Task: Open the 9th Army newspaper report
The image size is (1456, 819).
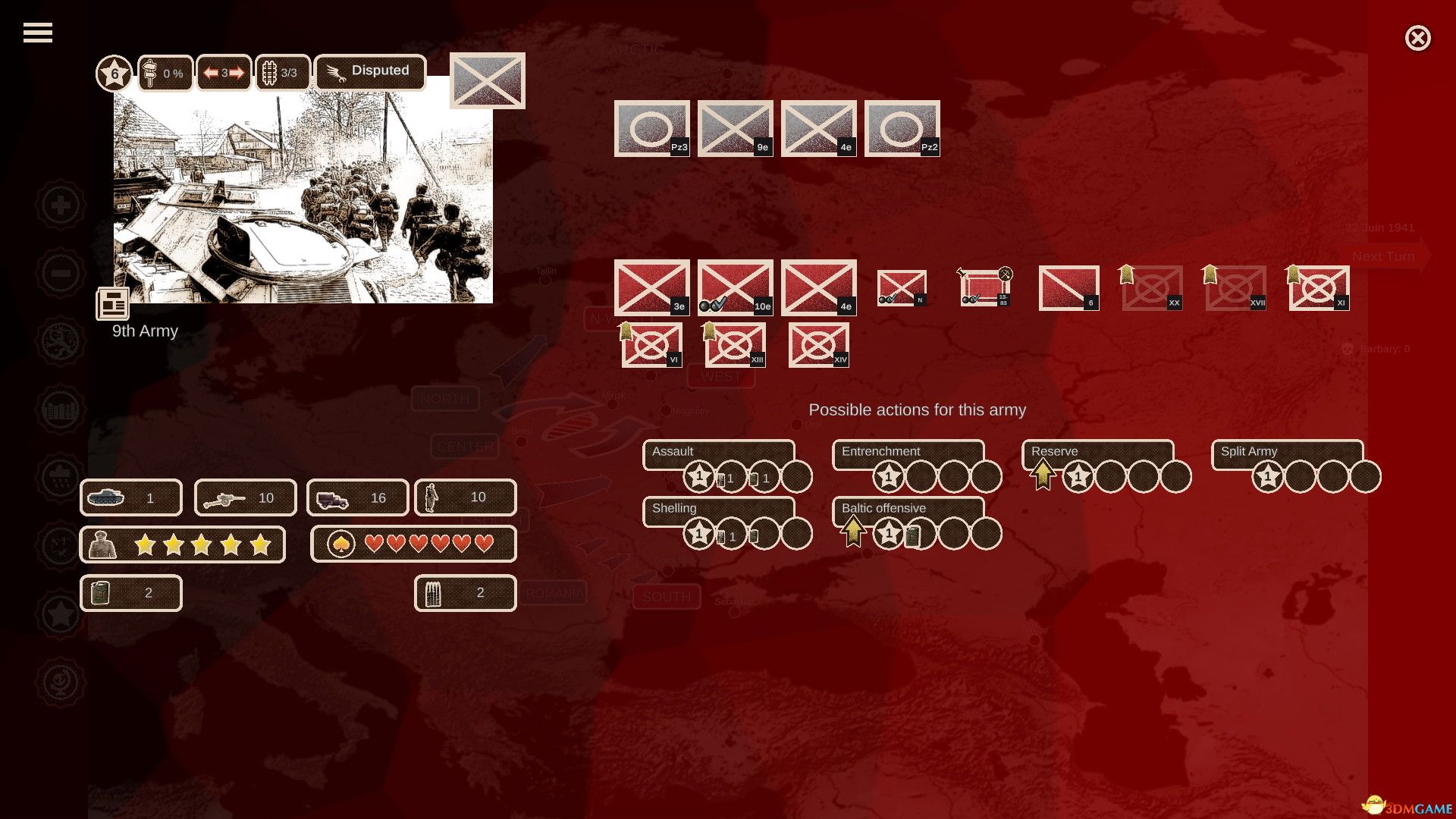Action: (x=112, y=303)
